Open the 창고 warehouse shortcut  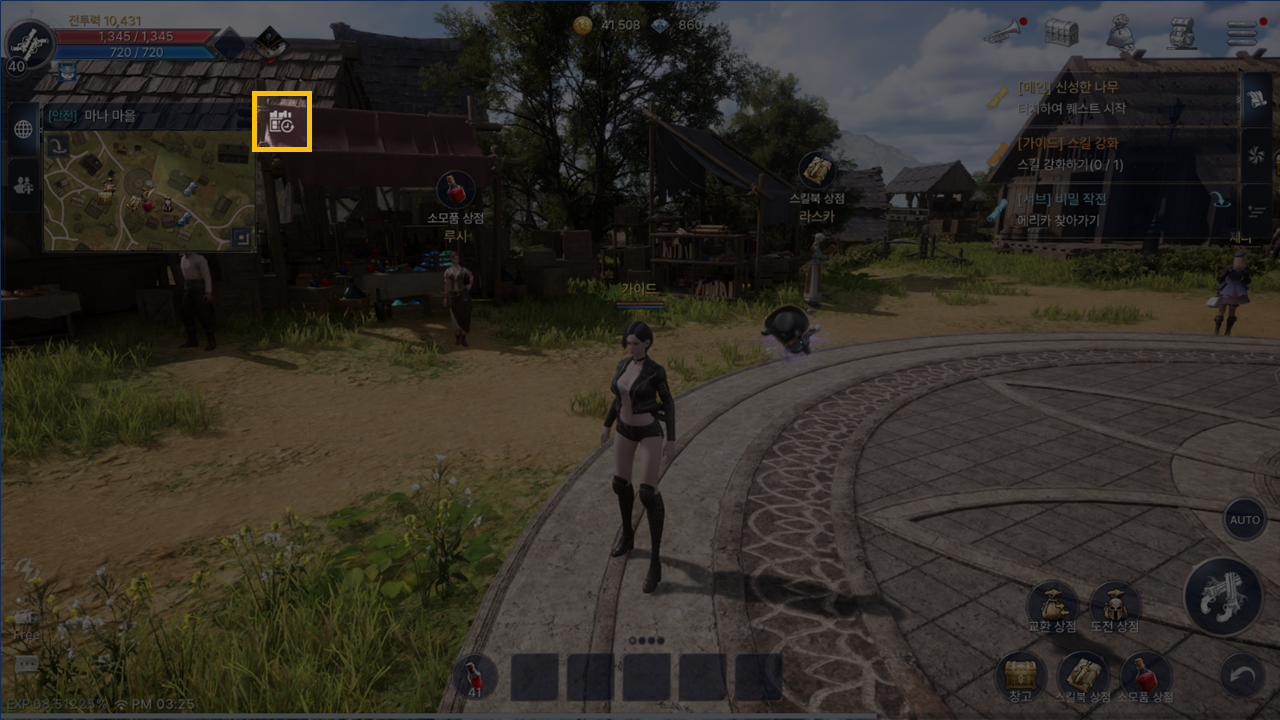point(1020,676)
